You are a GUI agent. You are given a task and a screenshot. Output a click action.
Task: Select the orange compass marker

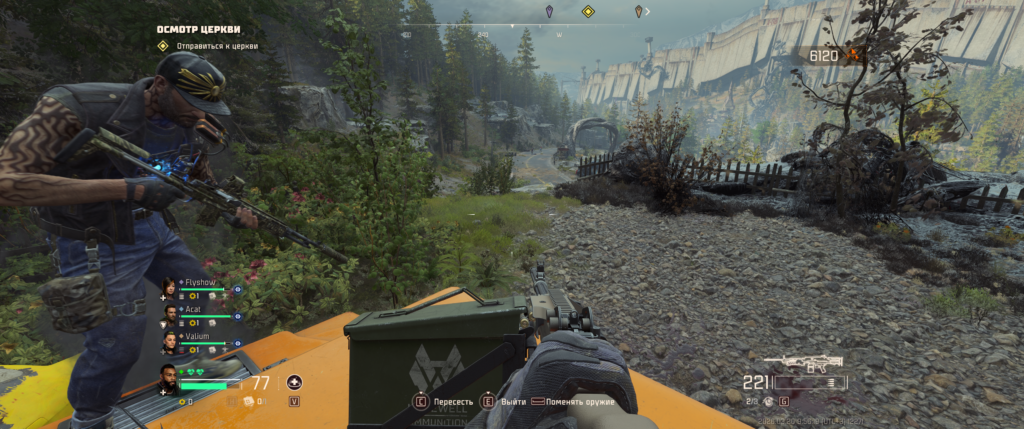pyautogui.click(x=639, y=12)
